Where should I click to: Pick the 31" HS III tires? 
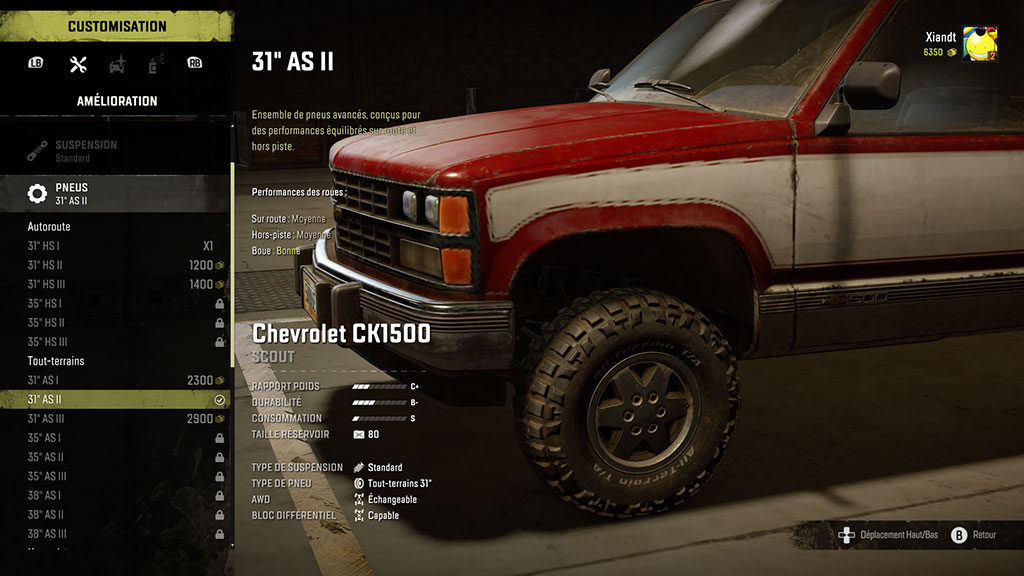pyautogui.click(x=120, y=284)
